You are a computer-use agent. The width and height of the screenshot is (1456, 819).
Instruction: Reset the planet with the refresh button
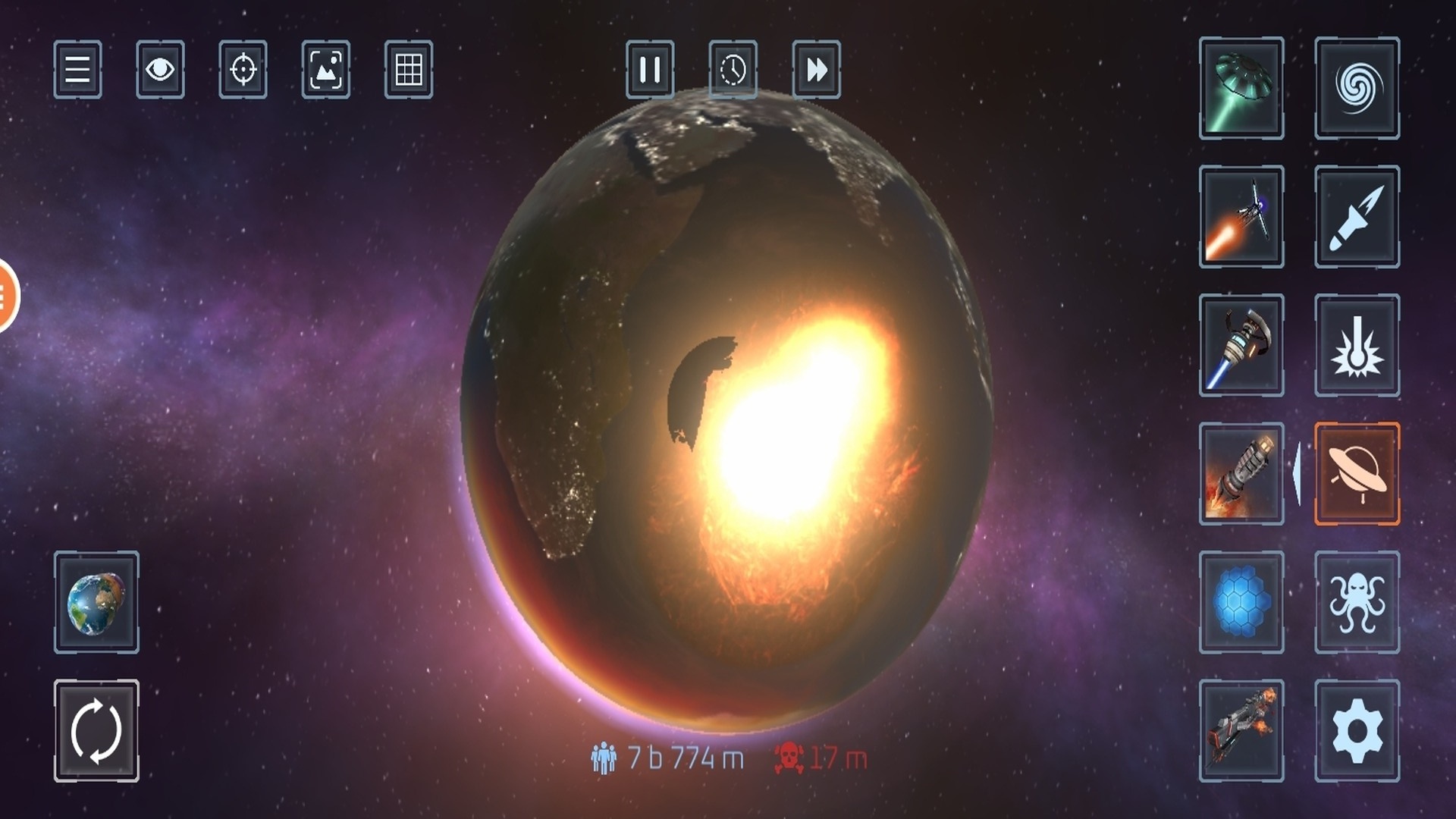(x=96, y=731)
